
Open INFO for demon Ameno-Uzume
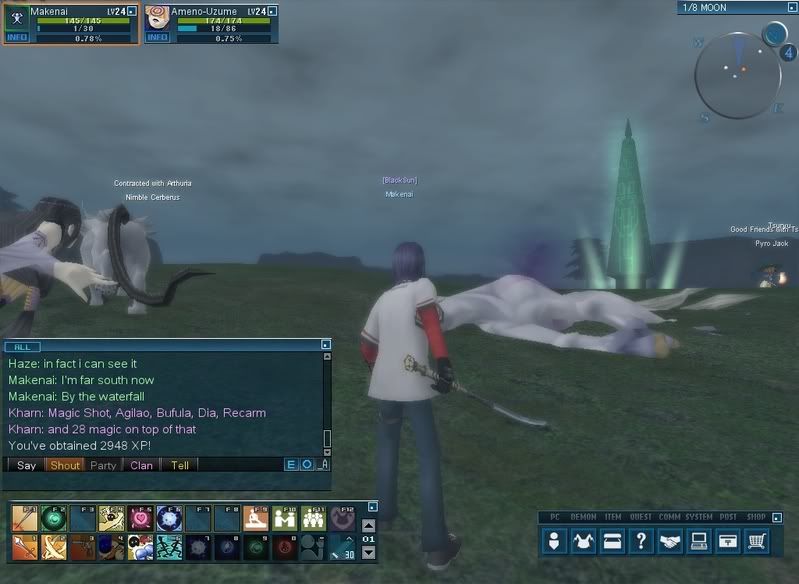[157, 38]
